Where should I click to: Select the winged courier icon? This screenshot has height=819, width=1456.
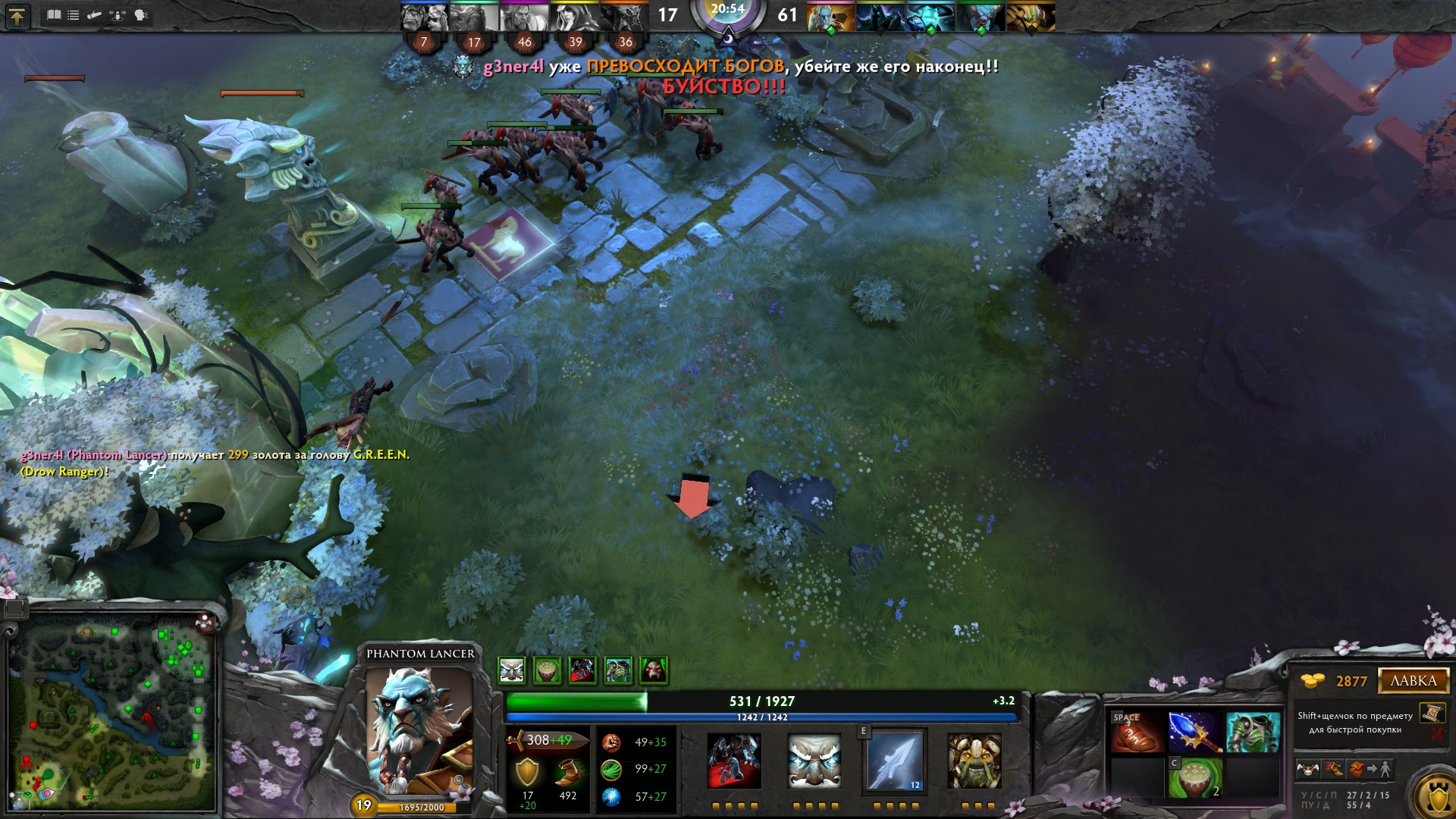click(x=1307, y=770)
